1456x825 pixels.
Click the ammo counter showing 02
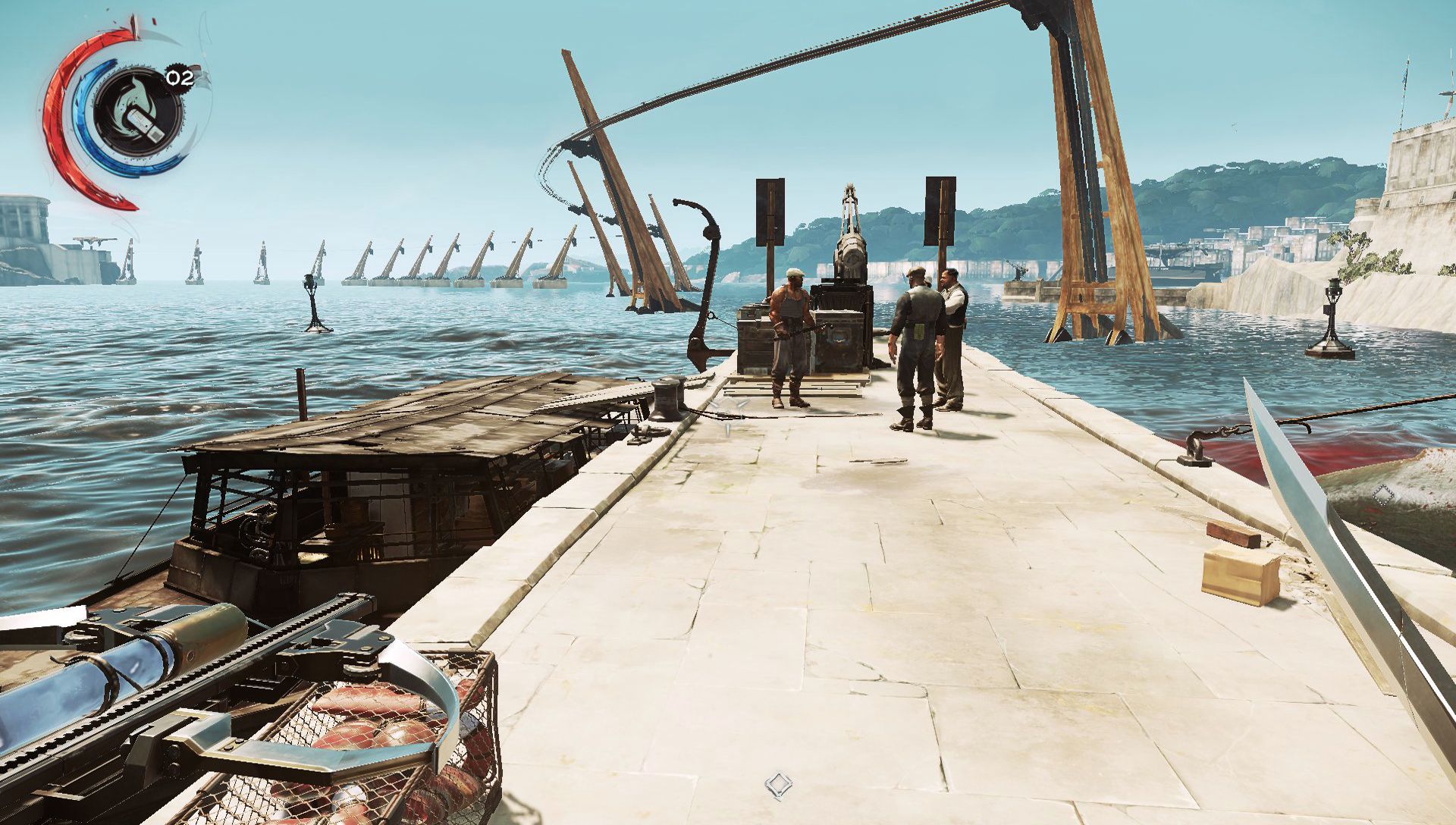click(179, 78)
